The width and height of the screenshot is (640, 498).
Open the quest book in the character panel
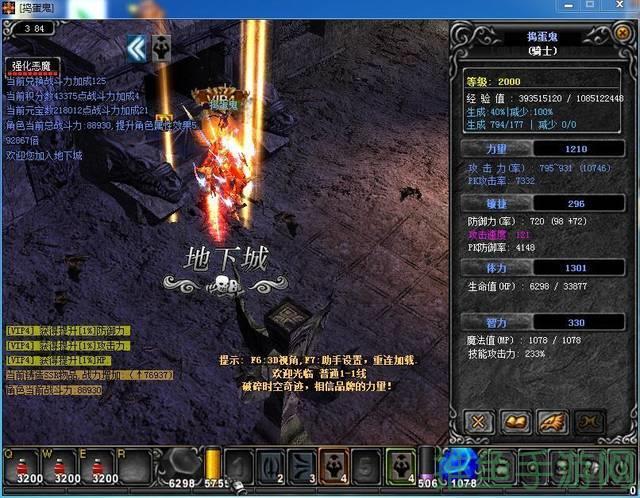pyautogui.click(x=516, y=422)
